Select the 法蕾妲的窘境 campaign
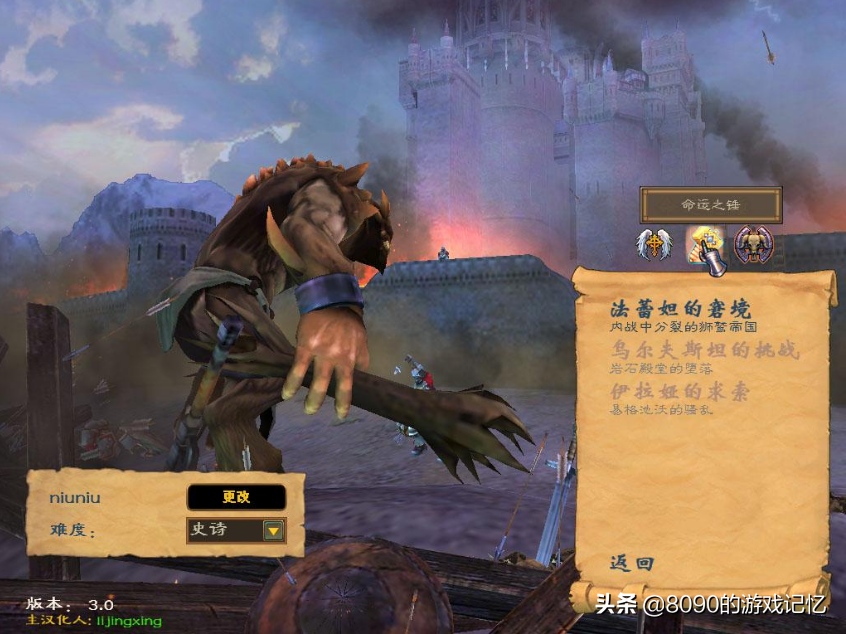Viewport: 846px width, 634px height. click(x=679, y=310)
